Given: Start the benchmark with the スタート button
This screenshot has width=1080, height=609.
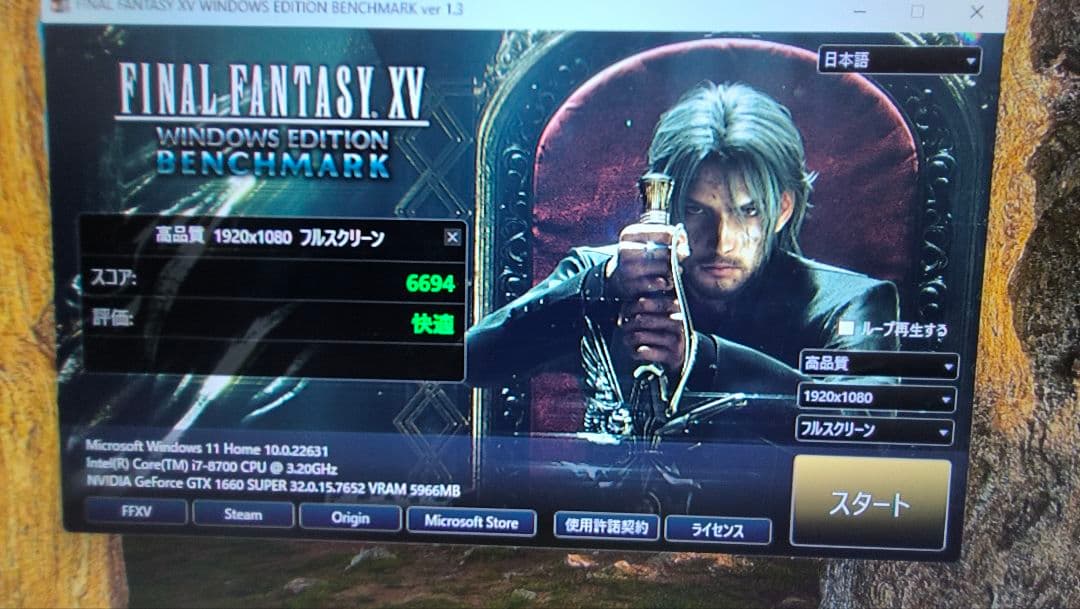Looking at the screenshot, I should (x=869, y=503).
